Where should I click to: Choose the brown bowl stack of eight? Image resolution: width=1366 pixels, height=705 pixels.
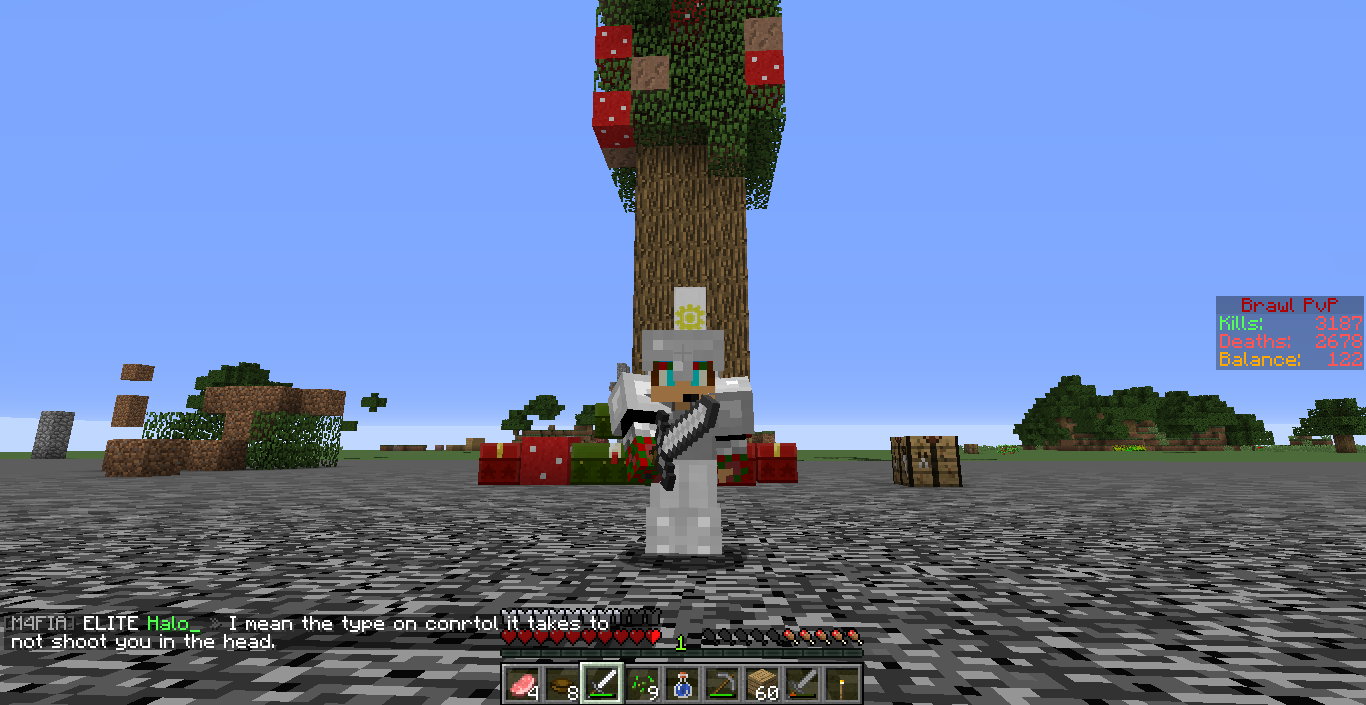point(561,684)
